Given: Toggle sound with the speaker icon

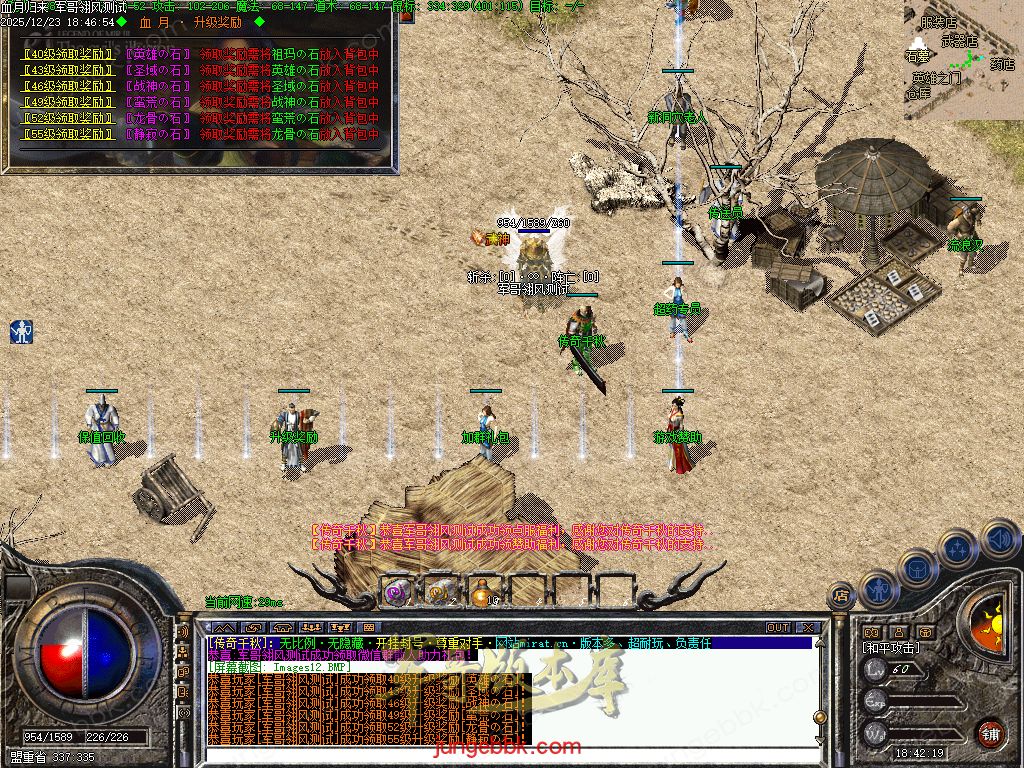Looking at the screenshot, I should (x=999, y=538).
